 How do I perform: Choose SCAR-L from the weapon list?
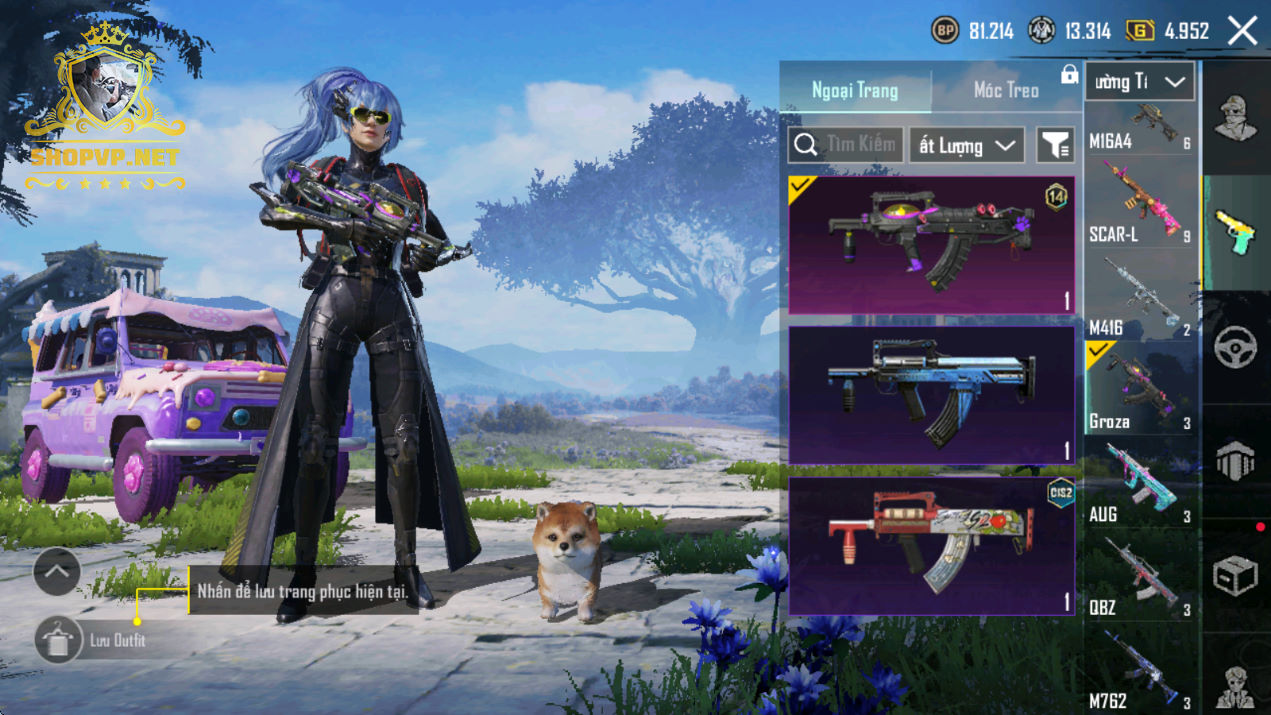pos(1141,205)
